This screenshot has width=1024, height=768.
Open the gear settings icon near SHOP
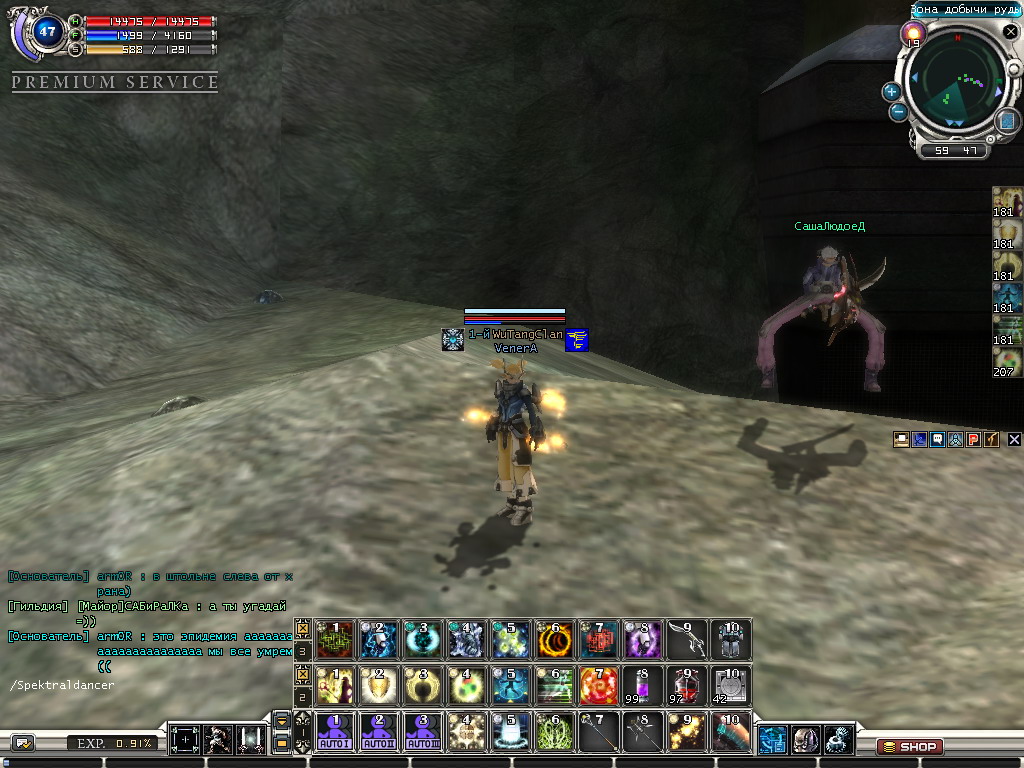click(x=838, y=740)
